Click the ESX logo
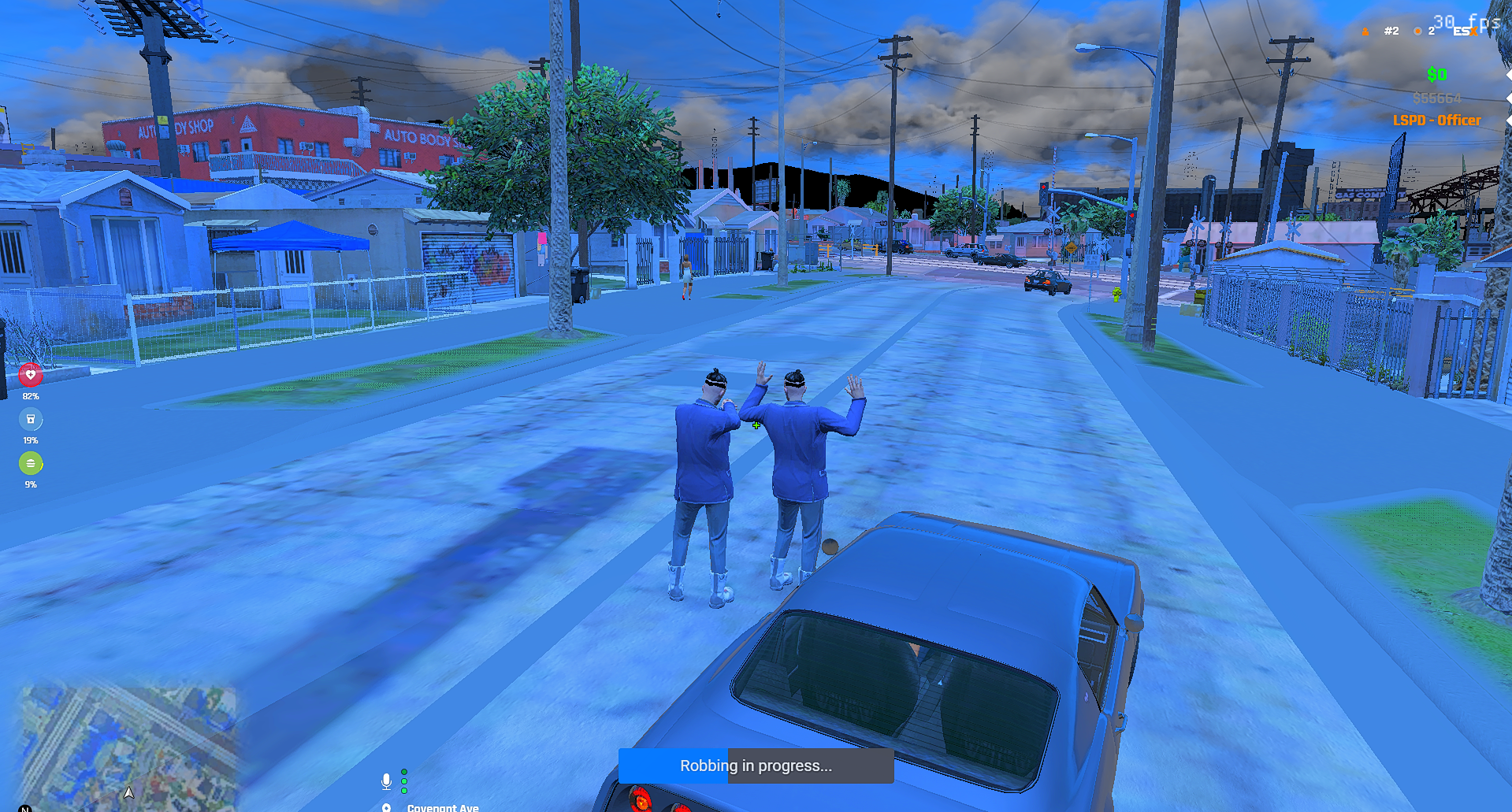Image resolution: width=1512 pixels, height=812 pixels. pyautogui.click(x=1466, y=32)
